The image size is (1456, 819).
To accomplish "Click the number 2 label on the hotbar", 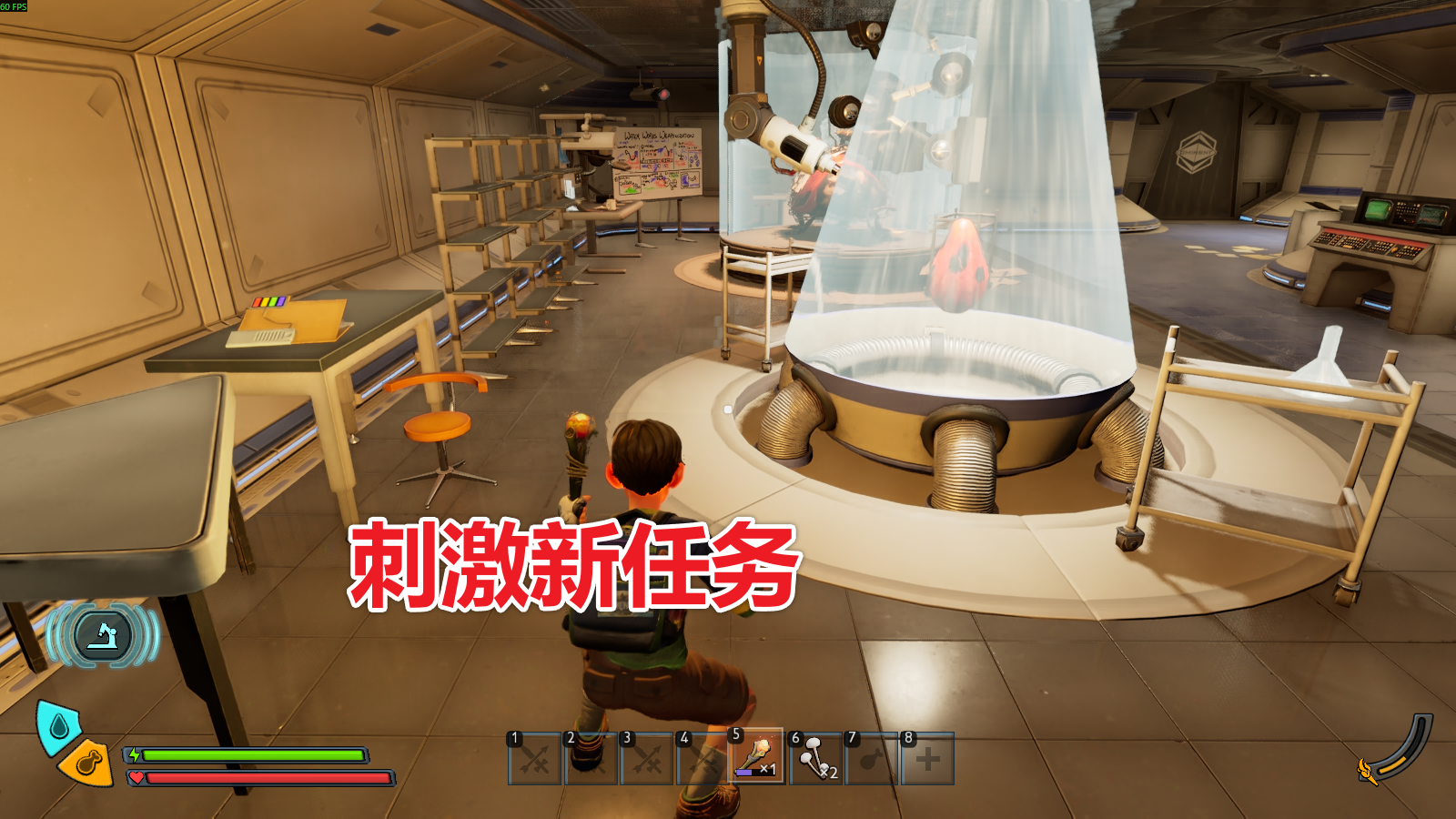I will (570, 737).
